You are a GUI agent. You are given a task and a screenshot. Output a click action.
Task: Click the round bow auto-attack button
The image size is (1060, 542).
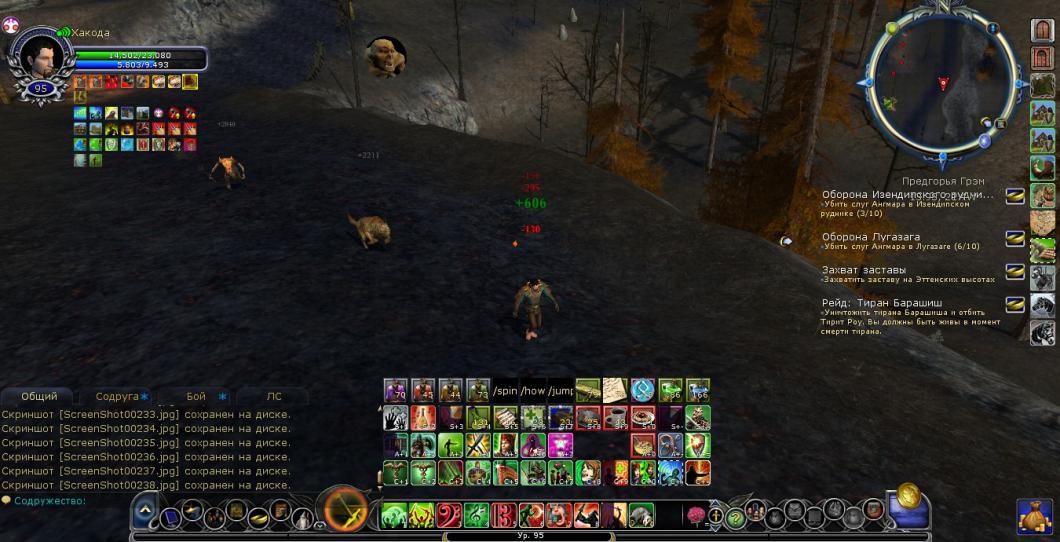pyautogui.click(x=346, y=509)
